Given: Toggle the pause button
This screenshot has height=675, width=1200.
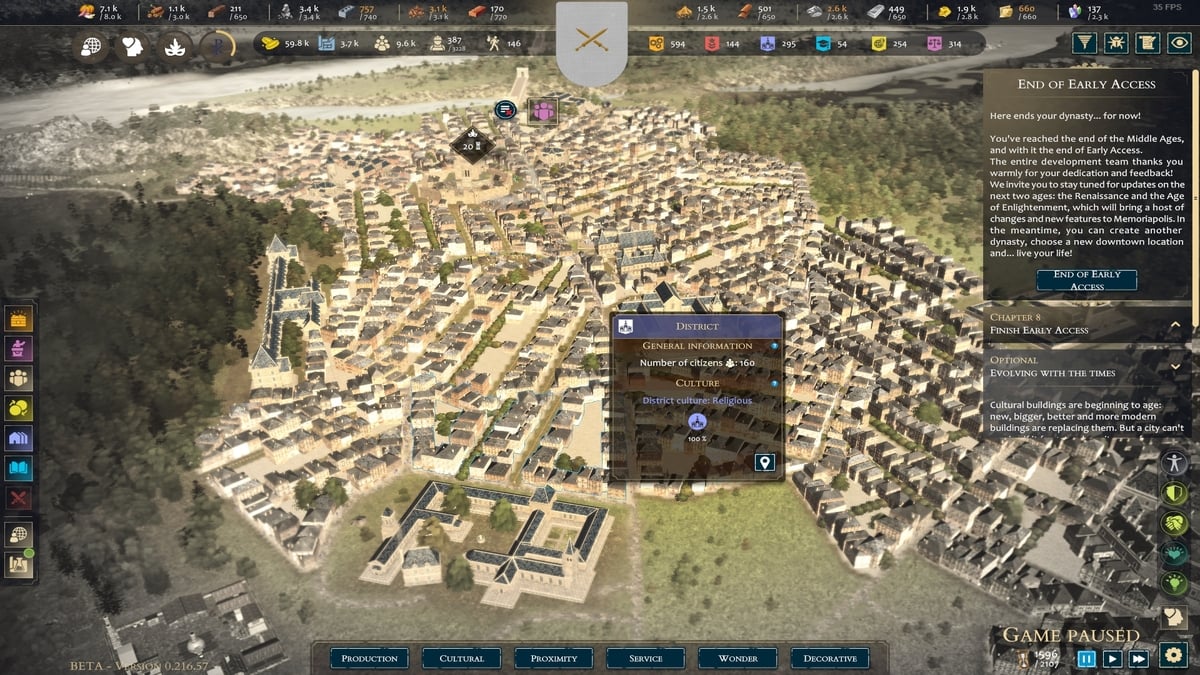Looking at the screenshot, I should tap(1086, 658).
